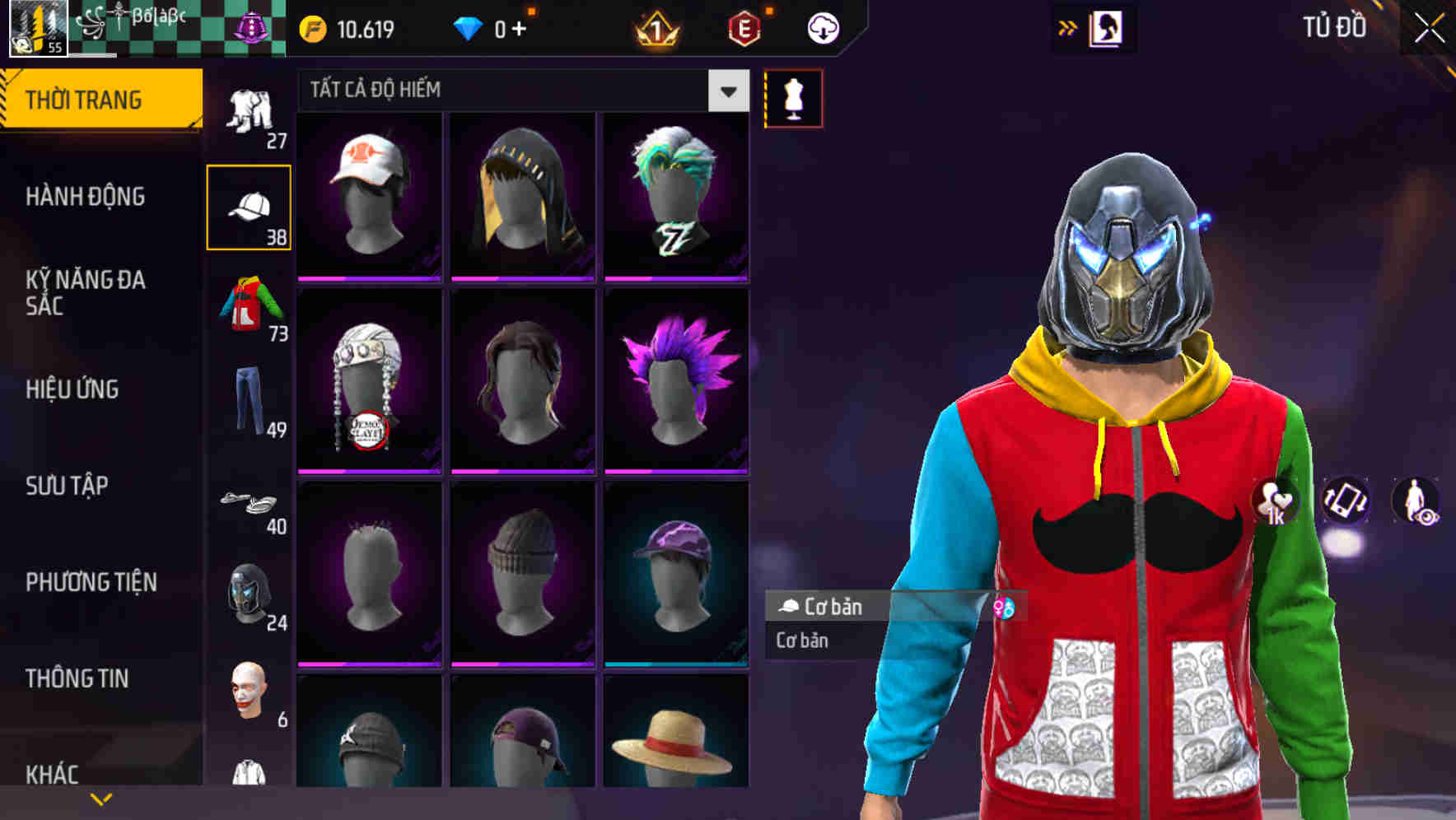
Task: Switch to the HIỆU ỨNG tab
Action: tap(72, 389)
